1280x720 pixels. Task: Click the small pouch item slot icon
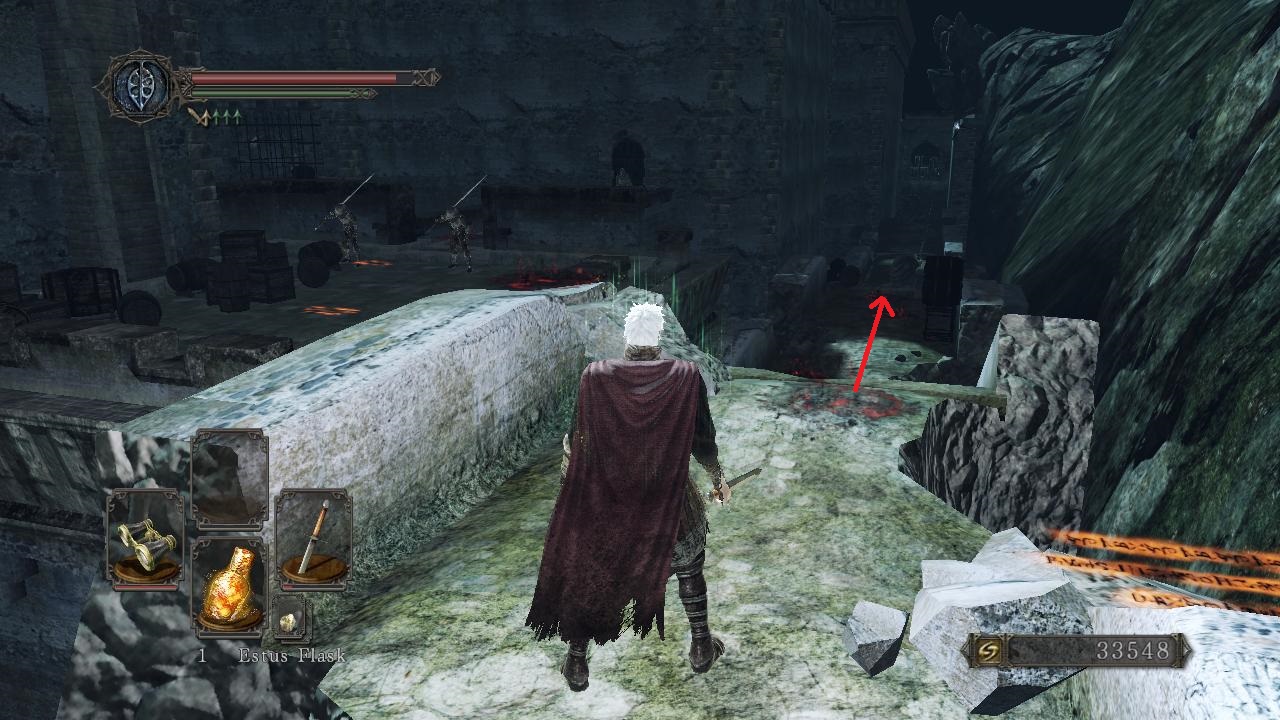click(289, 621)
